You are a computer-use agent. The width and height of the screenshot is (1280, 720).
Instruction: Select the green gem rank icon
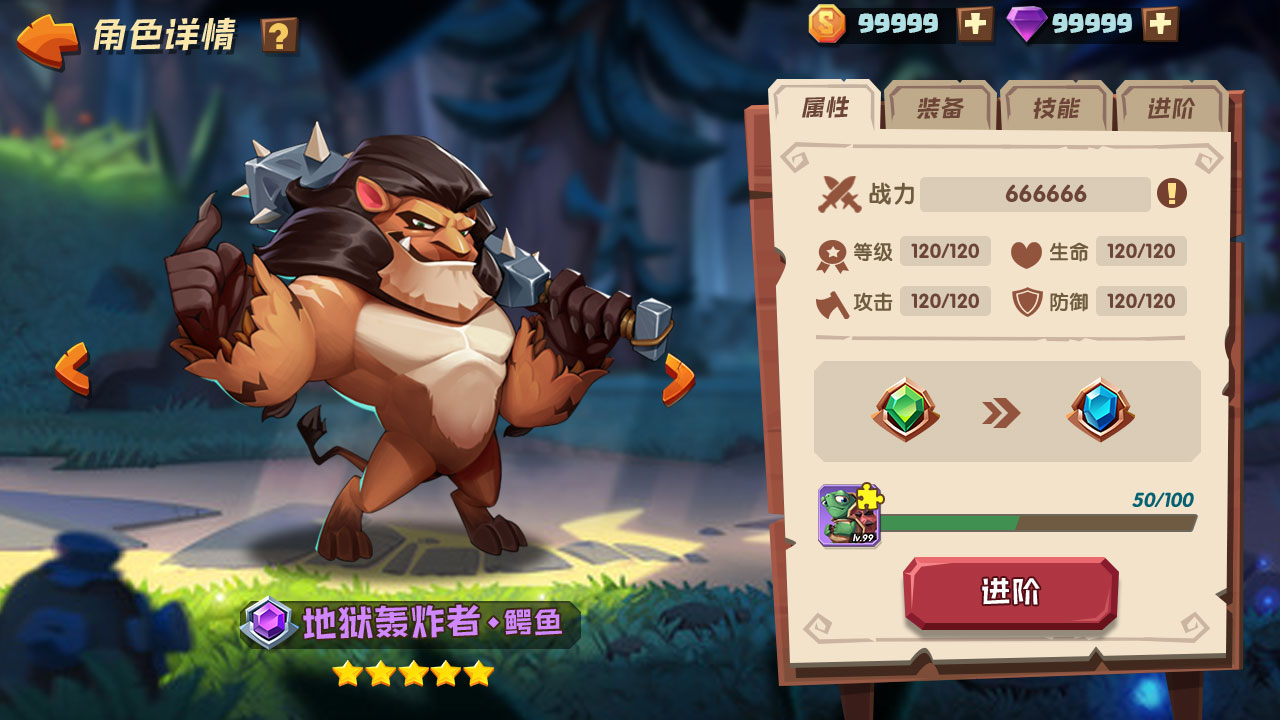(x=905, y=411)
